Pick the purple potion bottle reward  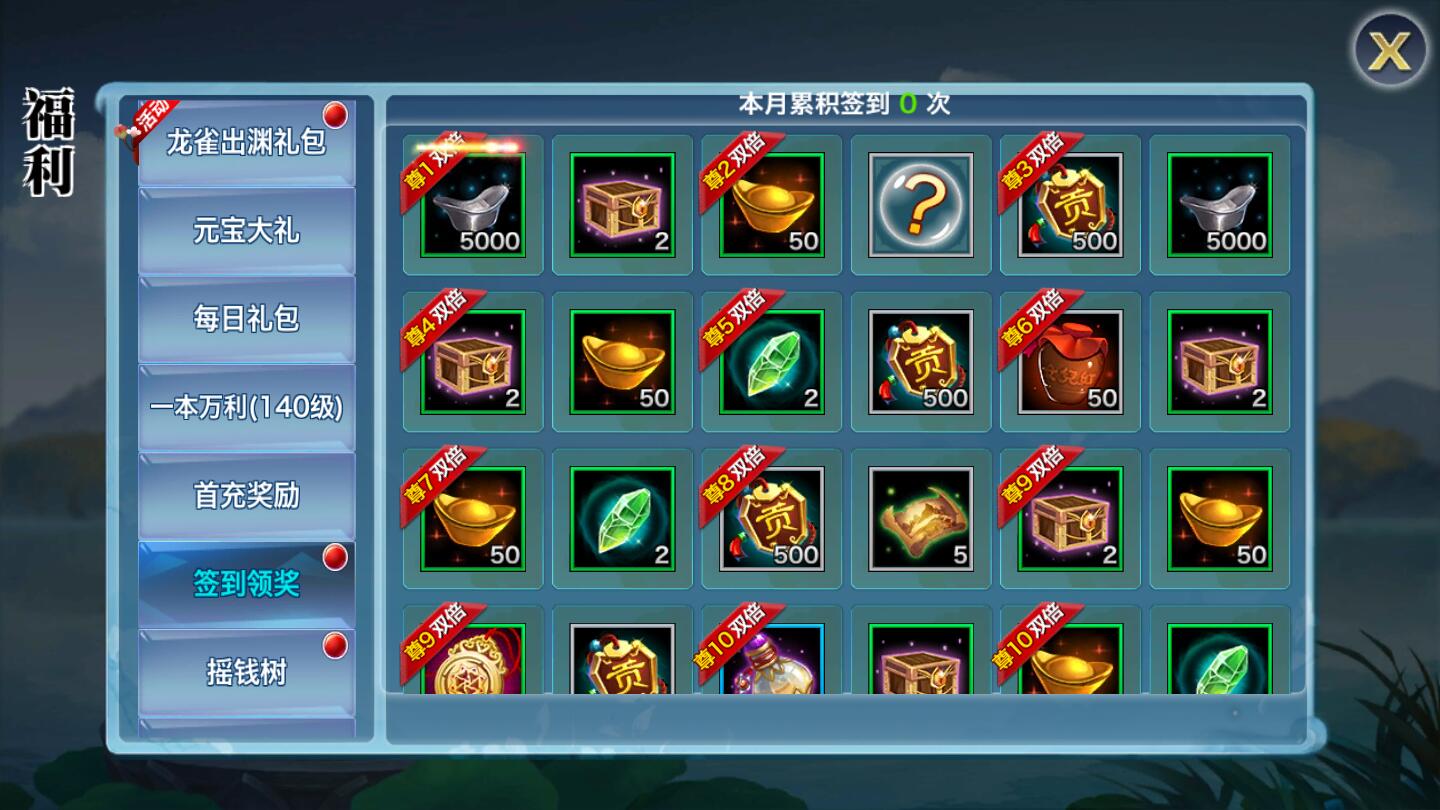(772, 659)
